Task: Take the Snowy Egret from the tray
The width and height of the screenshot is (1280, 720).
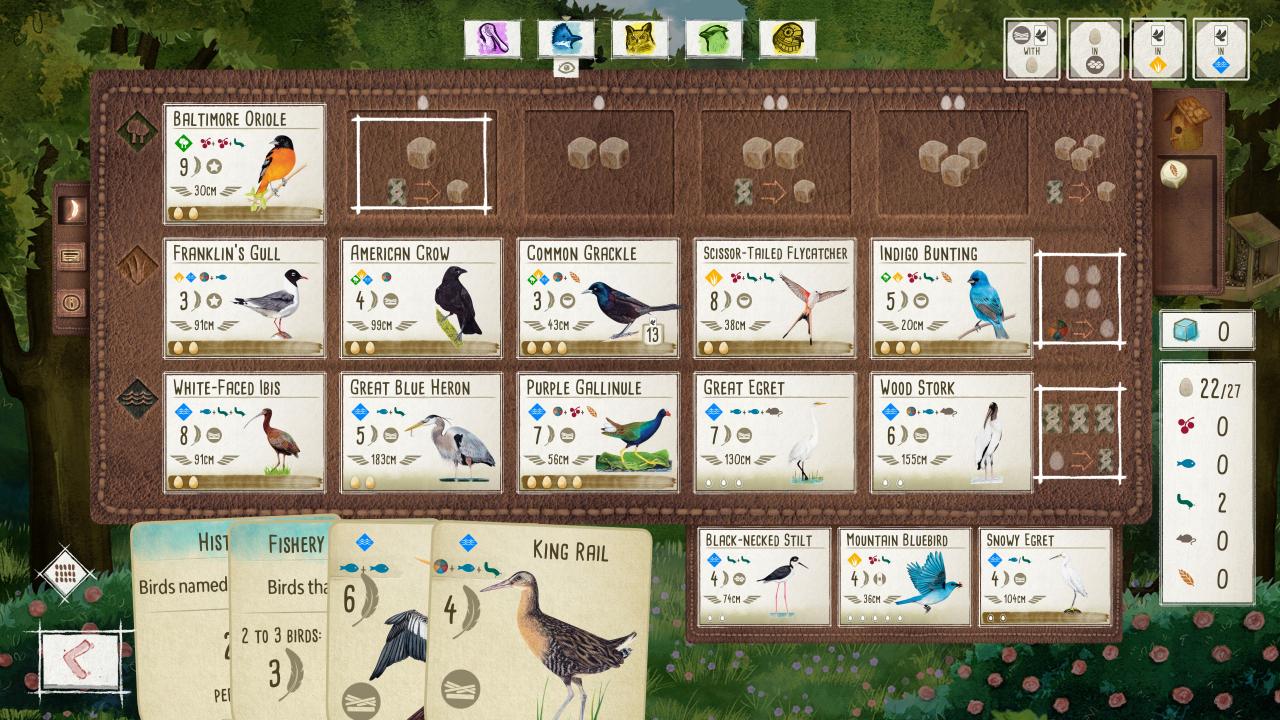Action: pos(1045,577)
